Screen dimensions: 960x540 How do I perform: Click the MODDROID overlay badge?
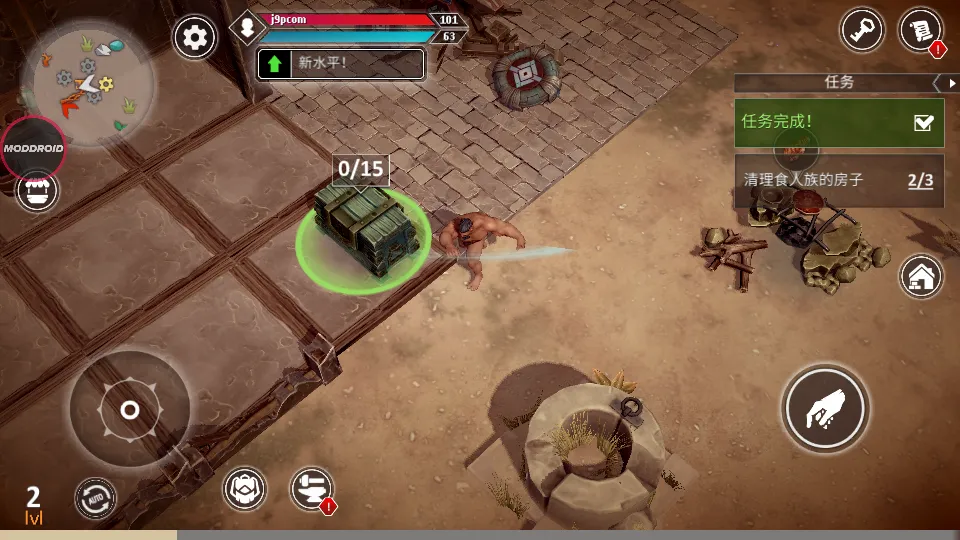tap(33, 148)
